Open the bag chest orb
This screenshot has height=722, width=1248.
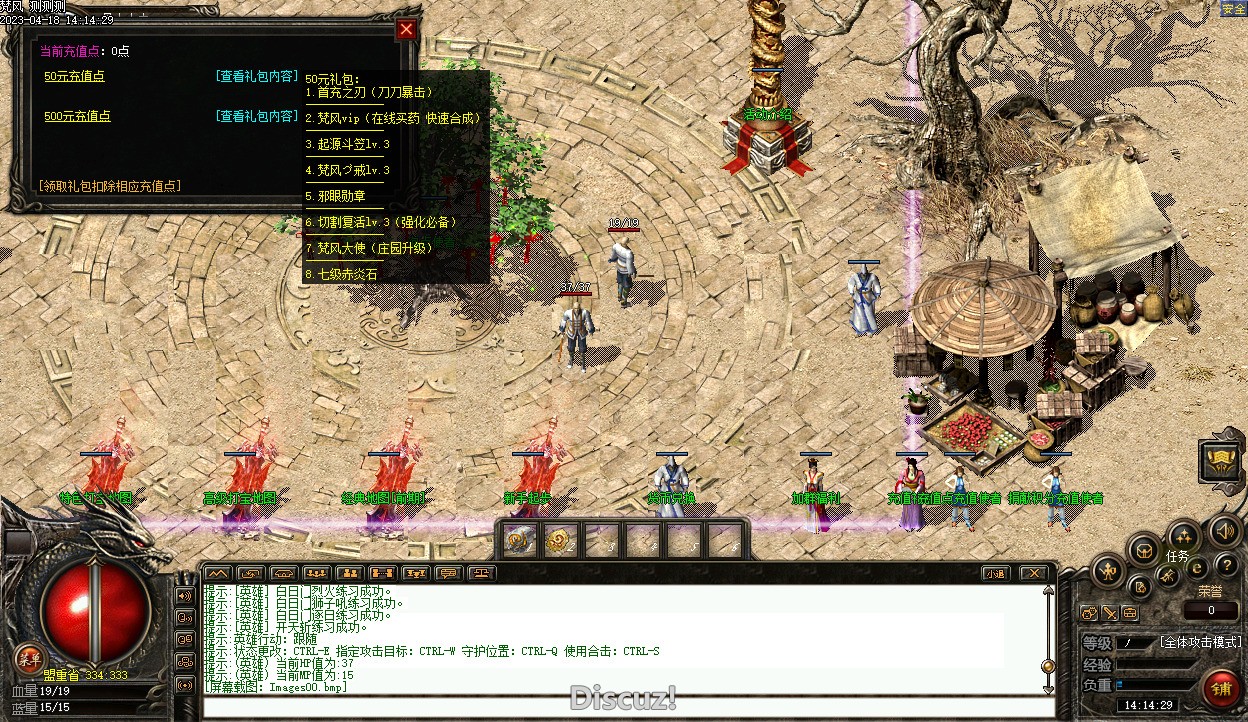click(x=1143, y=549)
